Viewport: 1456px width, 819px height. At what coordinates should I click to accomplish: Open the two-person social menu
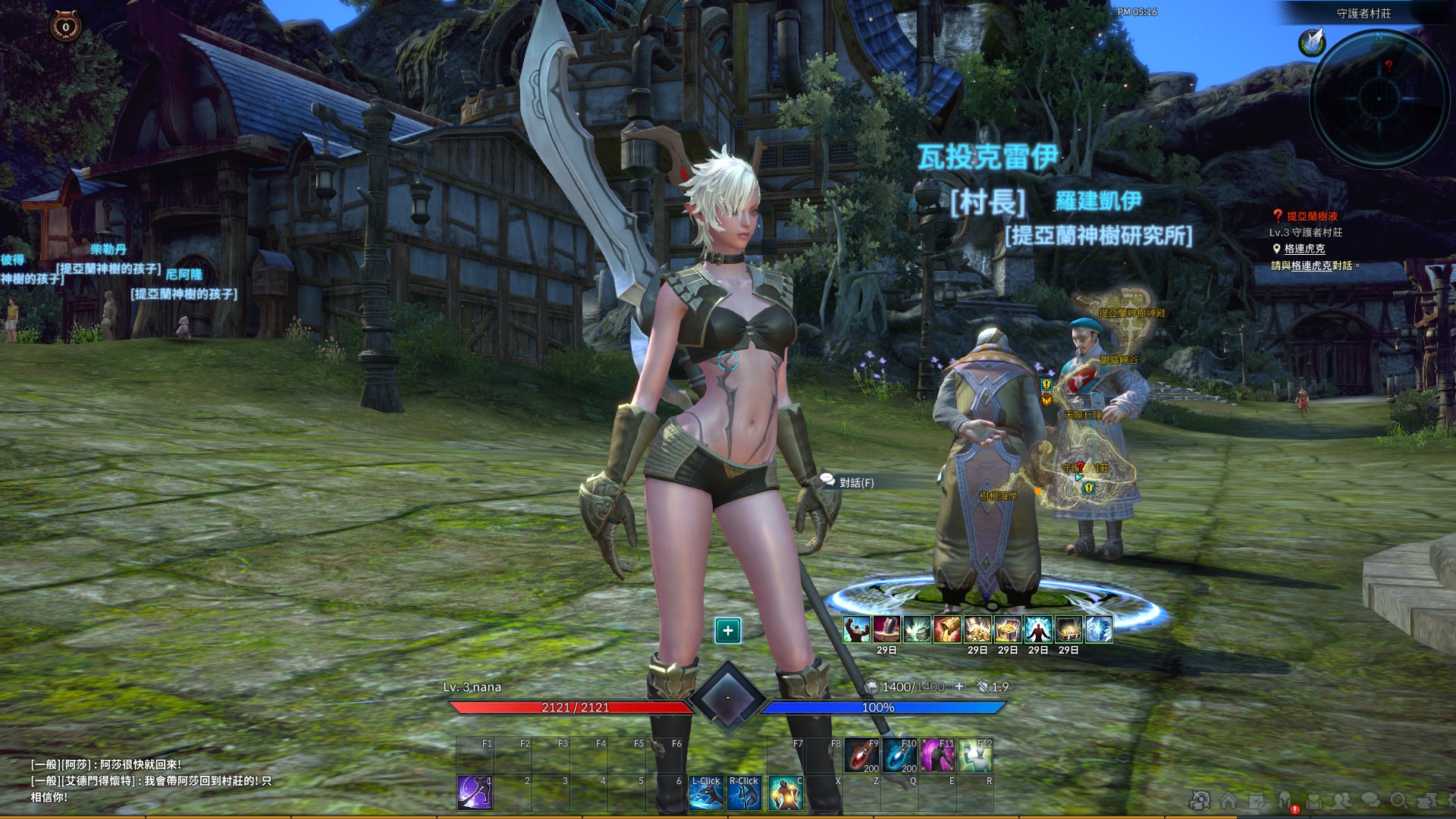[x=1342, y=801]
